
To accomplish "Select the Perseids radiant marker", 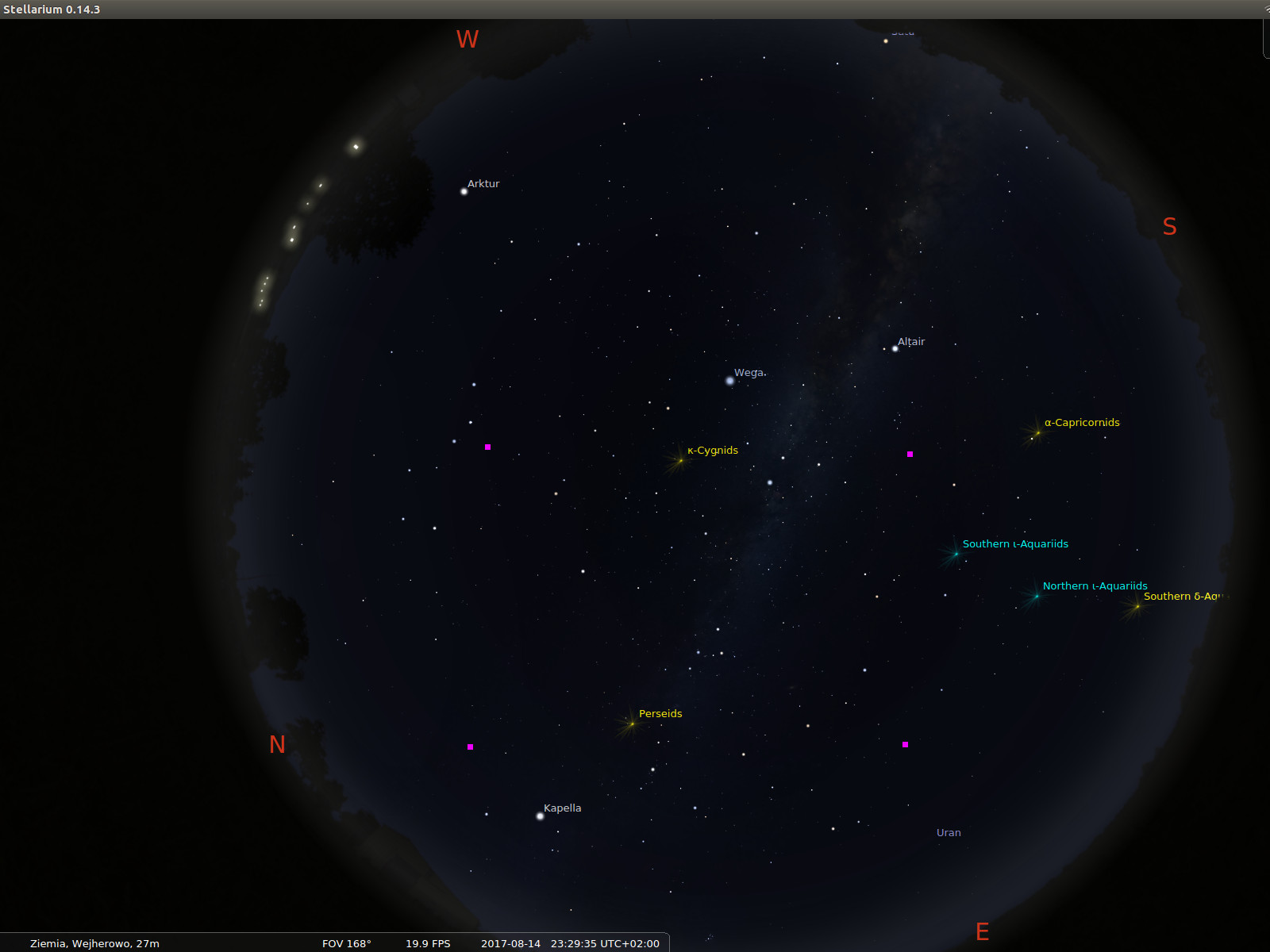I will (x=632, y=724).
